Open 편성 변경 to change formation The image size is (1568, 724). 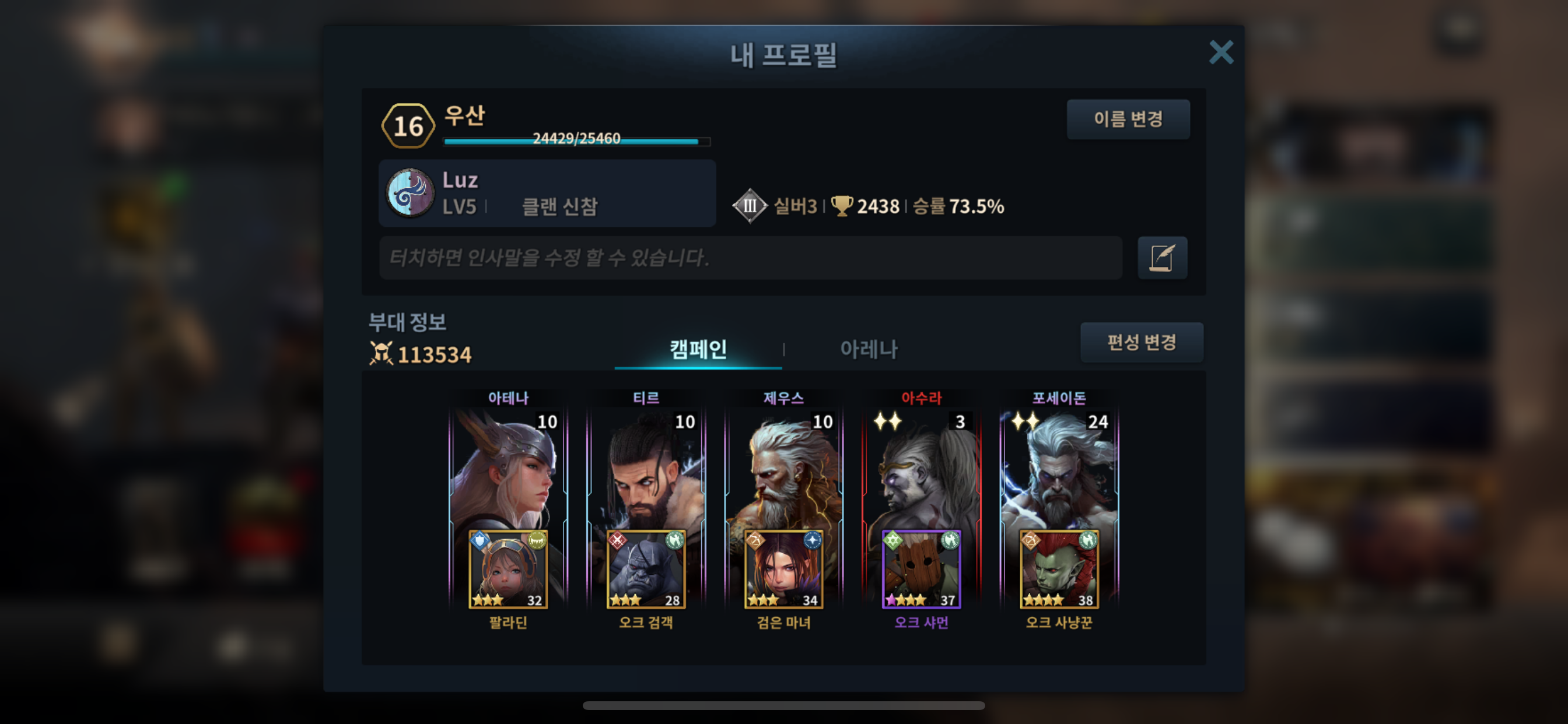(1142, 343)
